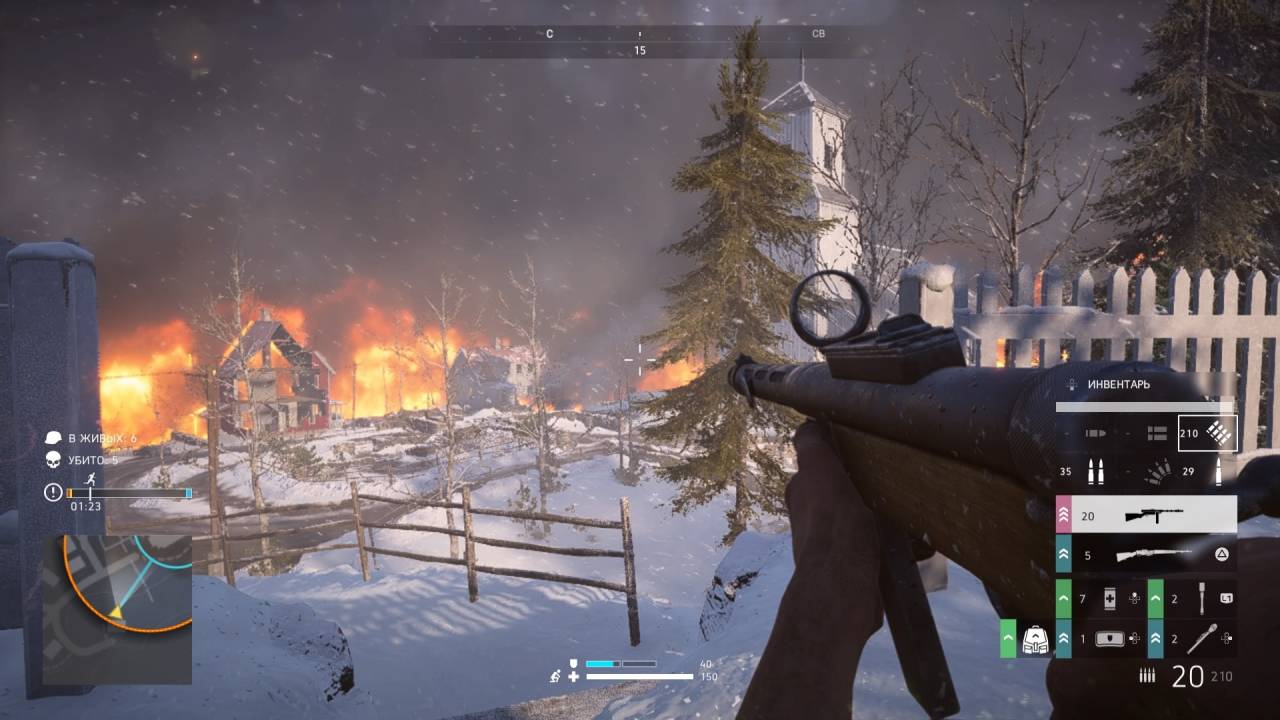1280x720 pixels.
Task: Switch to the bolt-action rifle slot
Action: tap(1153, 553)
